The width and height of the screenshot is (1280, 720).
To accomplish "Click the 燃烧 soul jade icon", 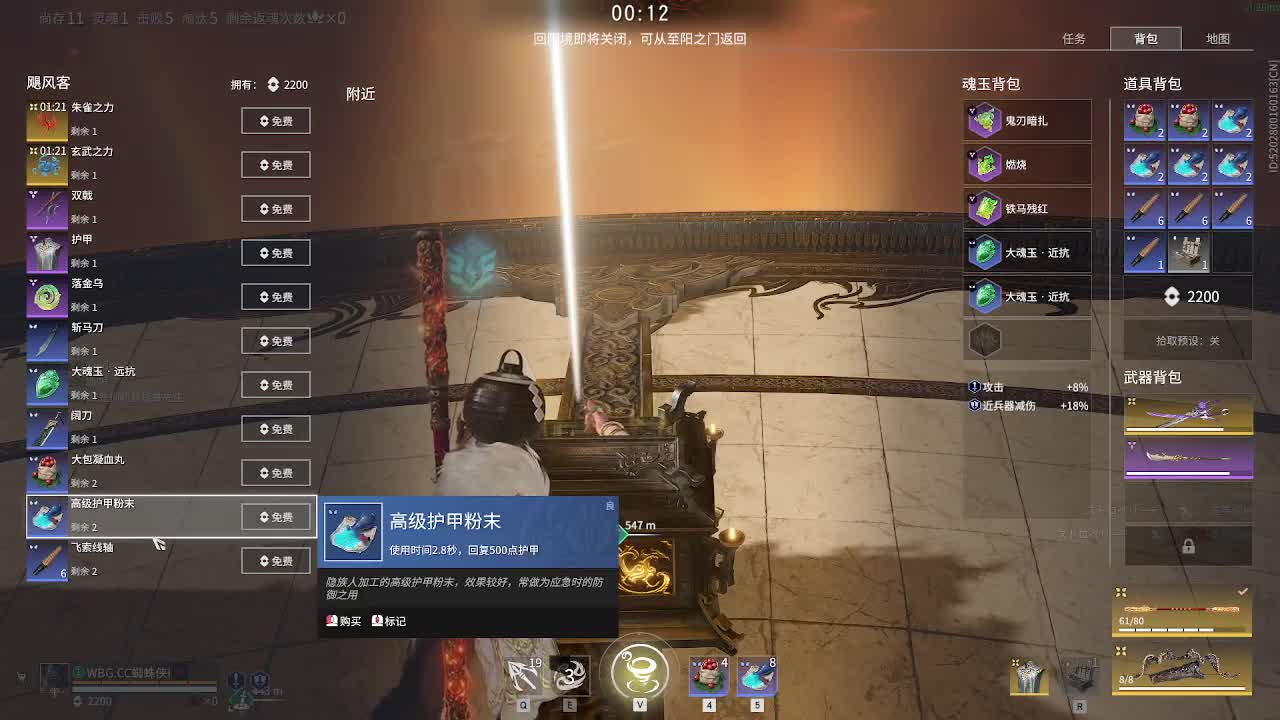I will (1027, 164).
